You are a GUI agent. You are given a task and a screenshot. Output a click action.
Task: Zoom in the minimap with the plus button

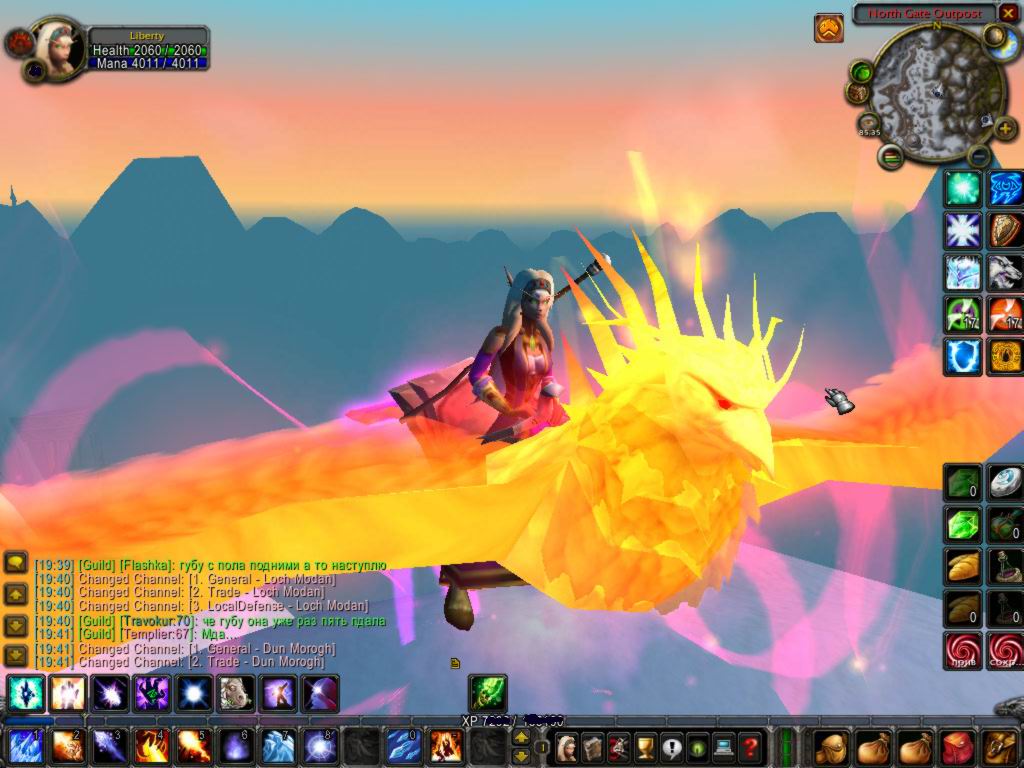(1006, 129)
